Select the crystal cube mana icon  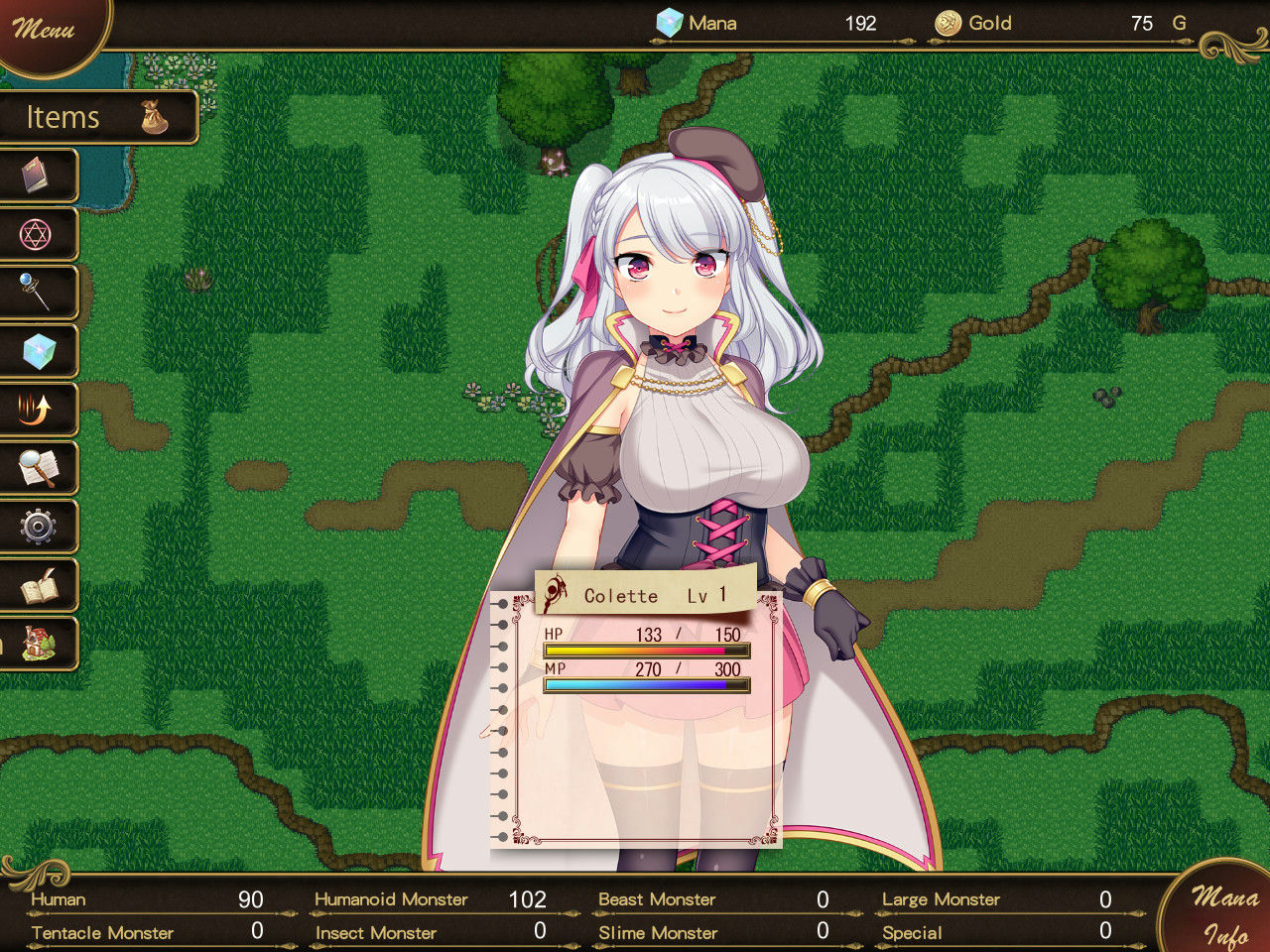click(40, 351)
